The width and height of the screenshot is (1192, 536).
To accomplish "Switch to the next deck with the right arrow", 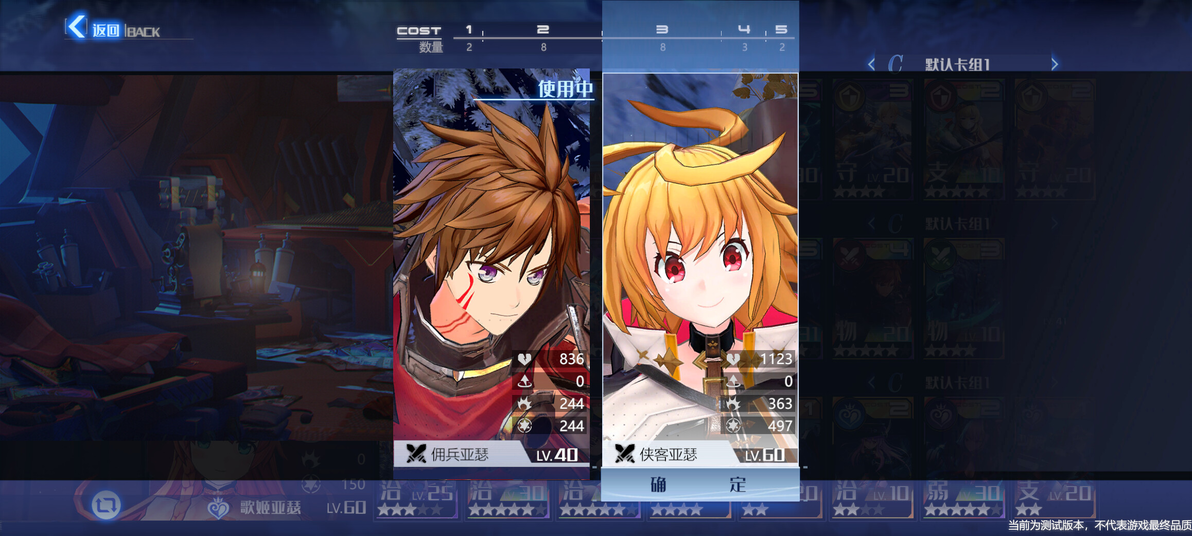I will 1054,64.
